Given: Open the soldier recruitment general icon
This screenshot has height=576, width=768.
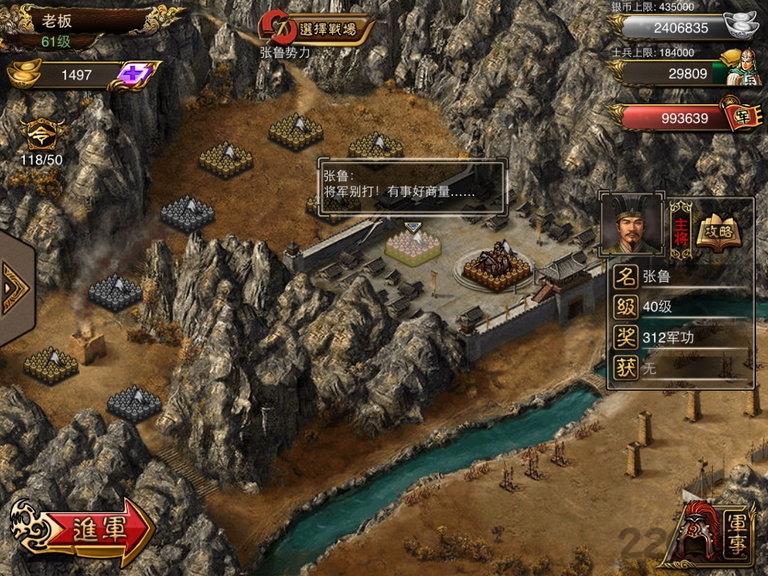Looking at the screenshot, I should coord(741,72).
